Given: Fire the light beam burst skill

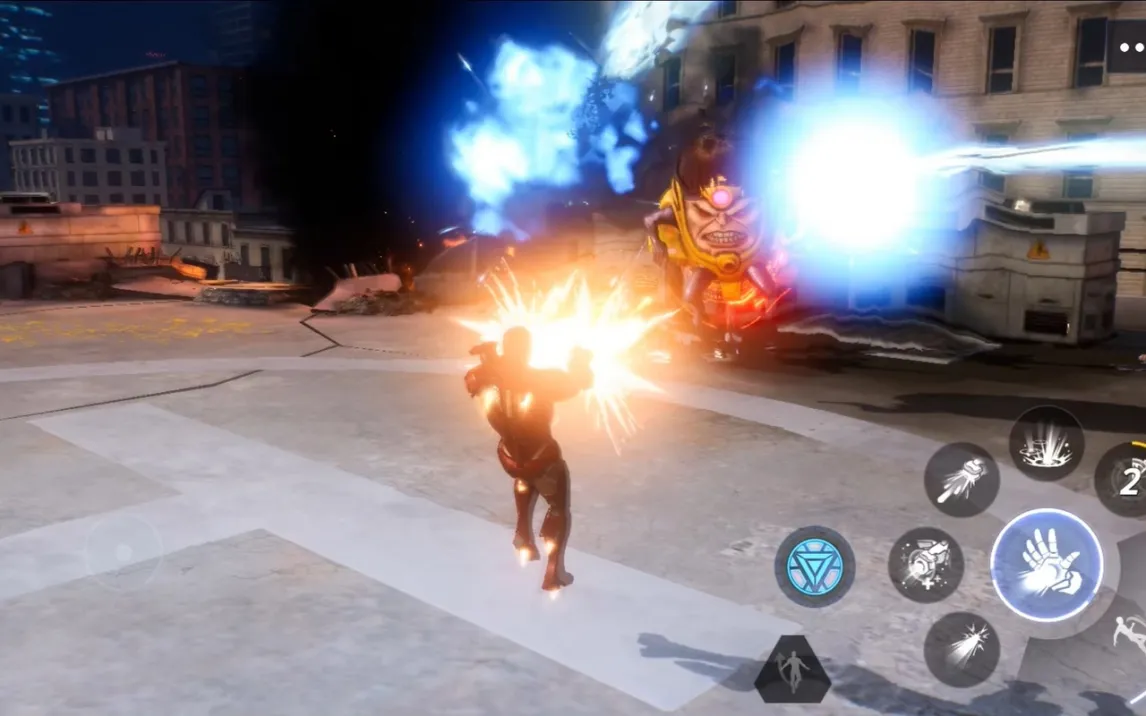Looking at the screenshot, I should (961, 649).
